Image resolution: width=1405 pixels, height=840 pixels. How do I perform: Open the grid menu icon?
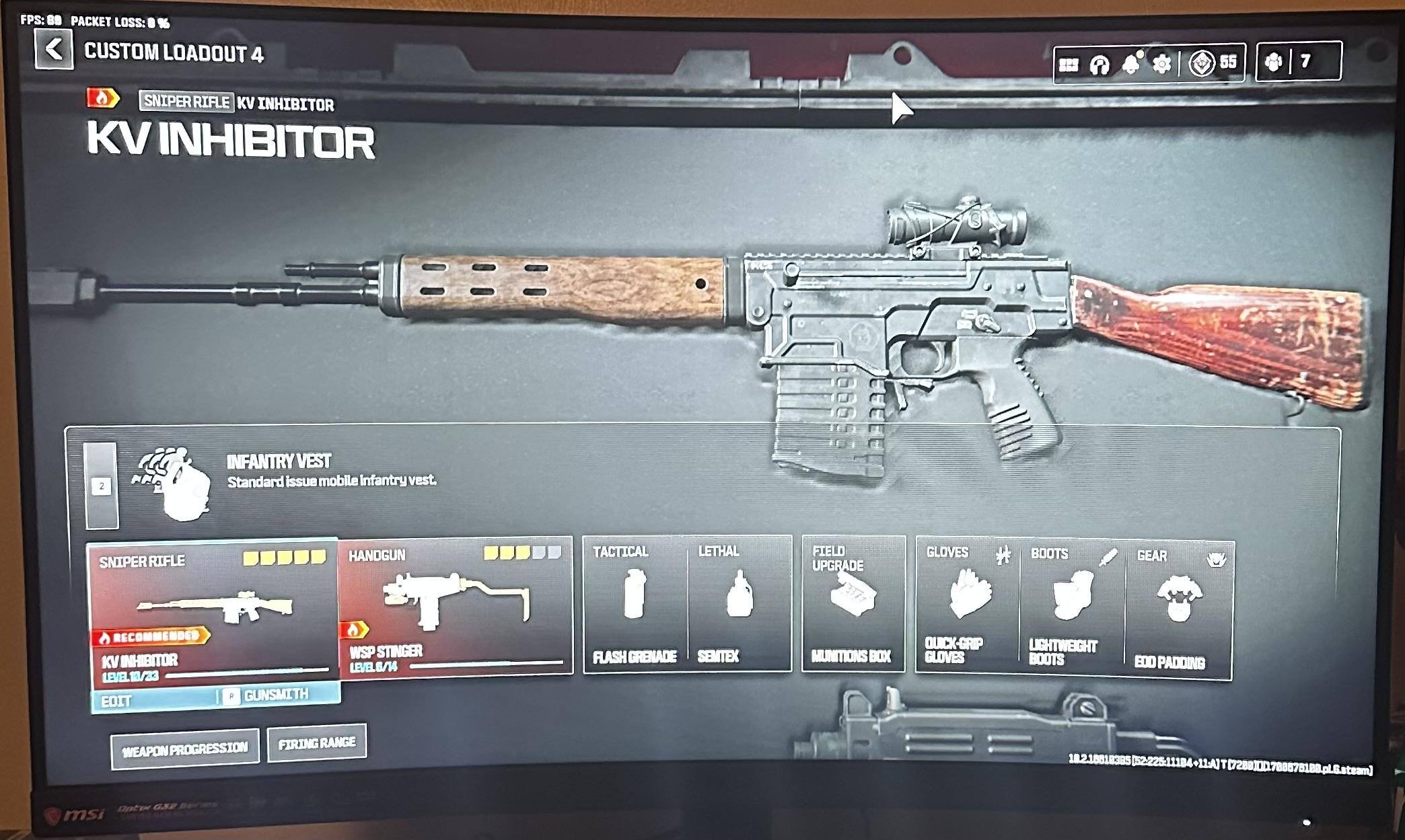pyautogui.click(x=1069, y=65)
